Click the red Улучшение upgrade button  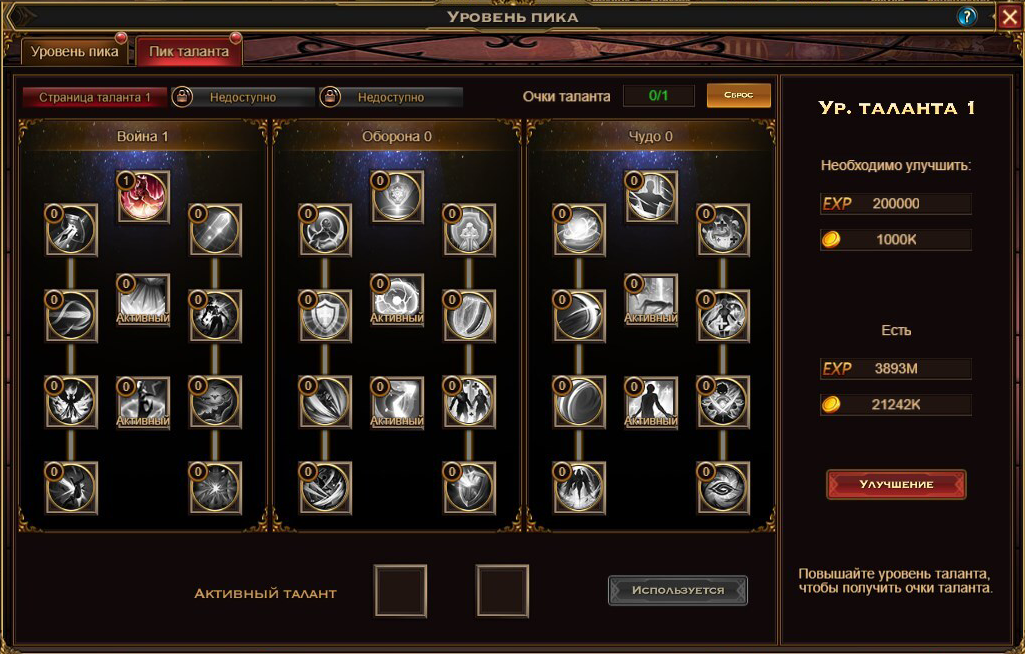(x=896, y=484)
